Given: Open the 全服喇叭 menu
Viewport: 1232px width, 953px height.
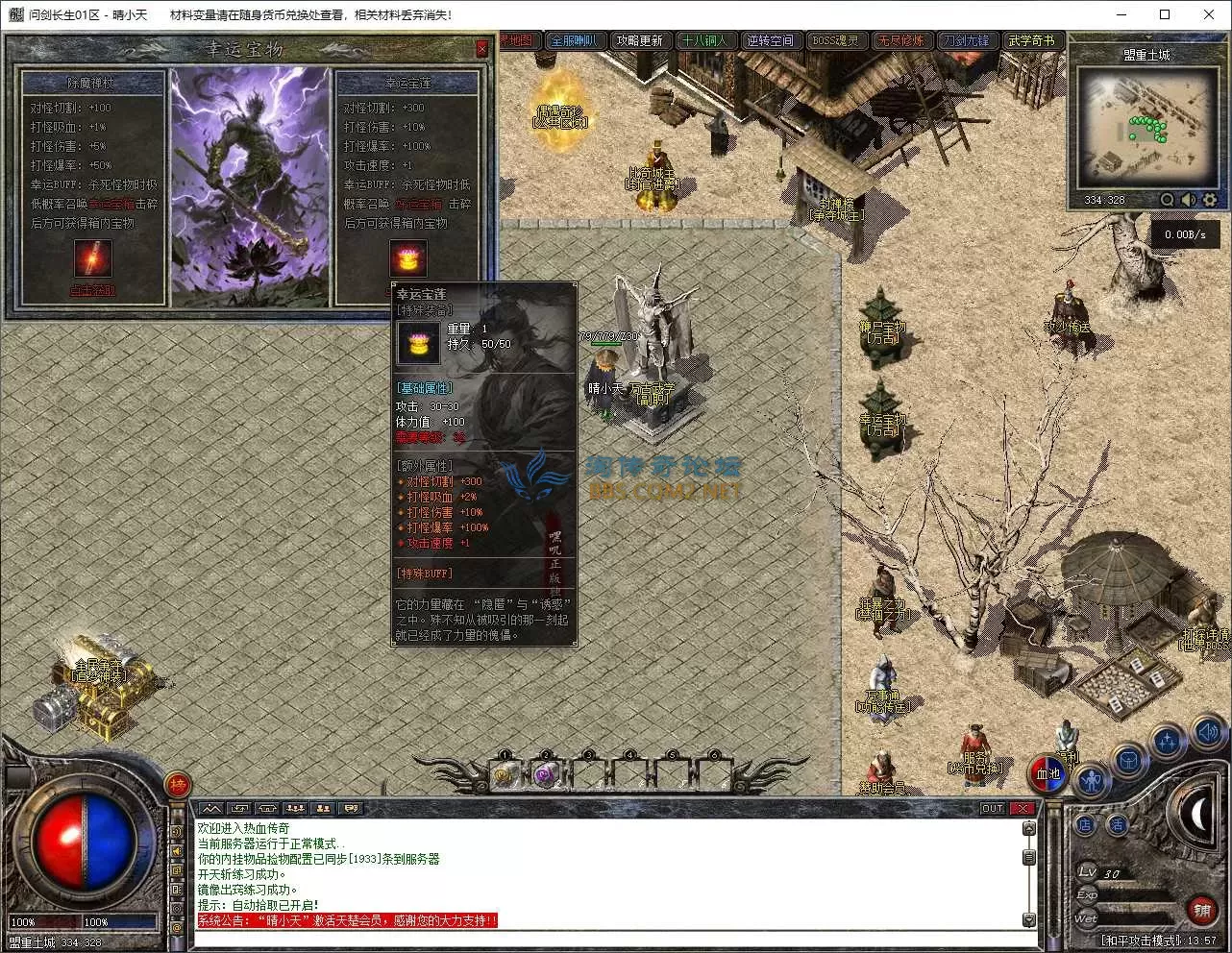Looking at the screenshot, I should 574,40.
